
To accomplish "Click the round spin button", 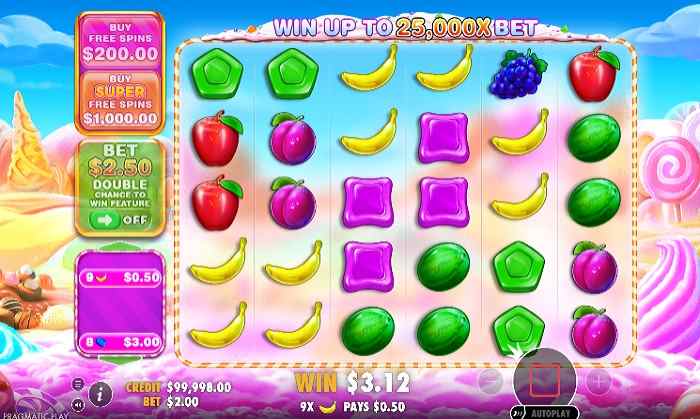I will 544,380.
